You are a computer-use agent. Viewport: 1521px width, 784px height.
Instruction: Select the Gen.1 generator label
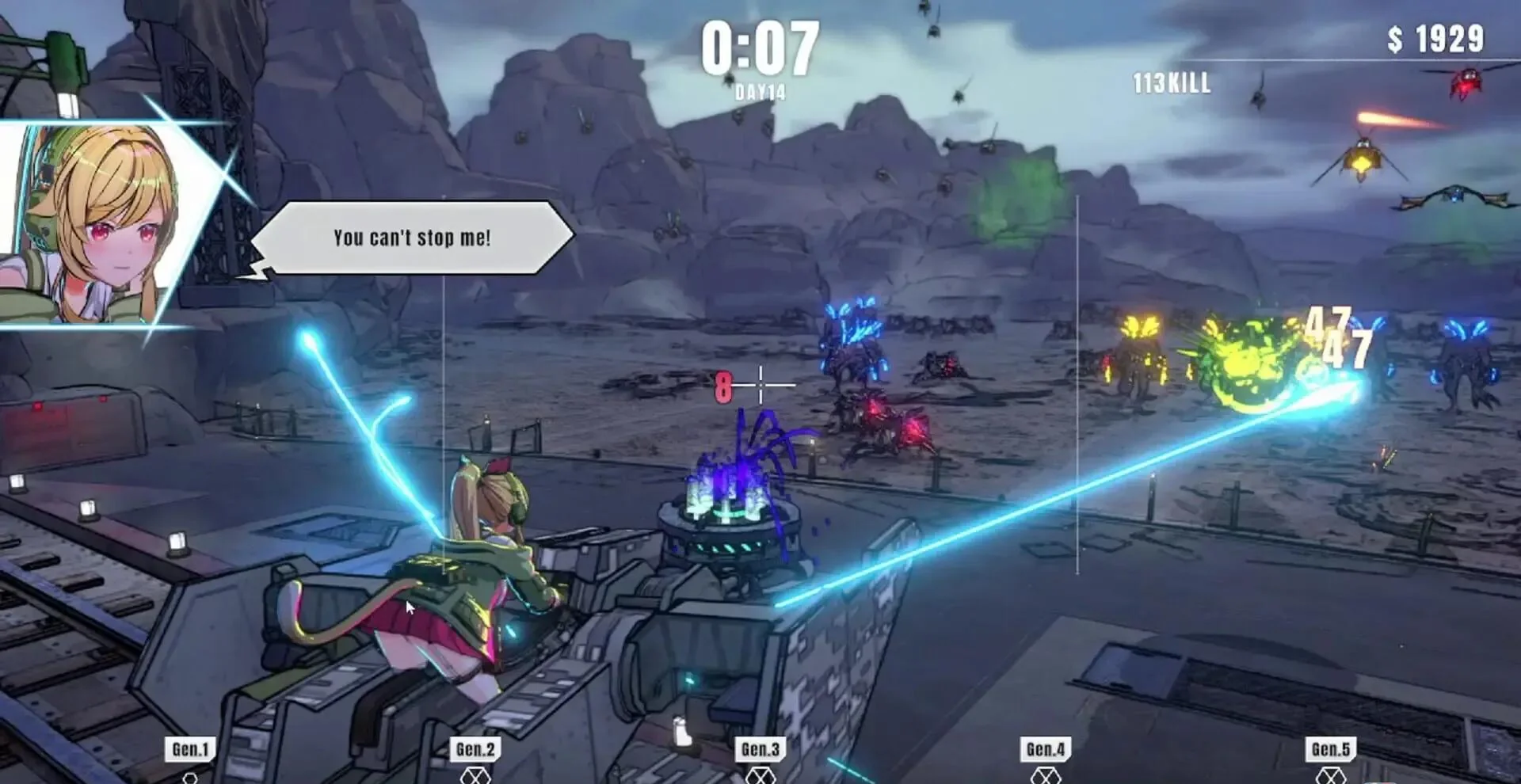click(190, 749)
